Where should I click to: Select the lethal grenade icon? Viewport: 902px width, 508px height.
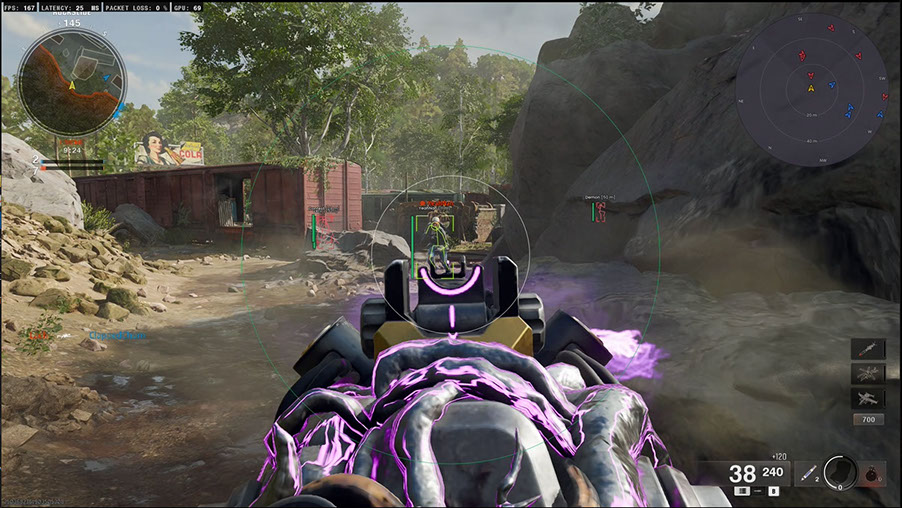click(873, 473)
